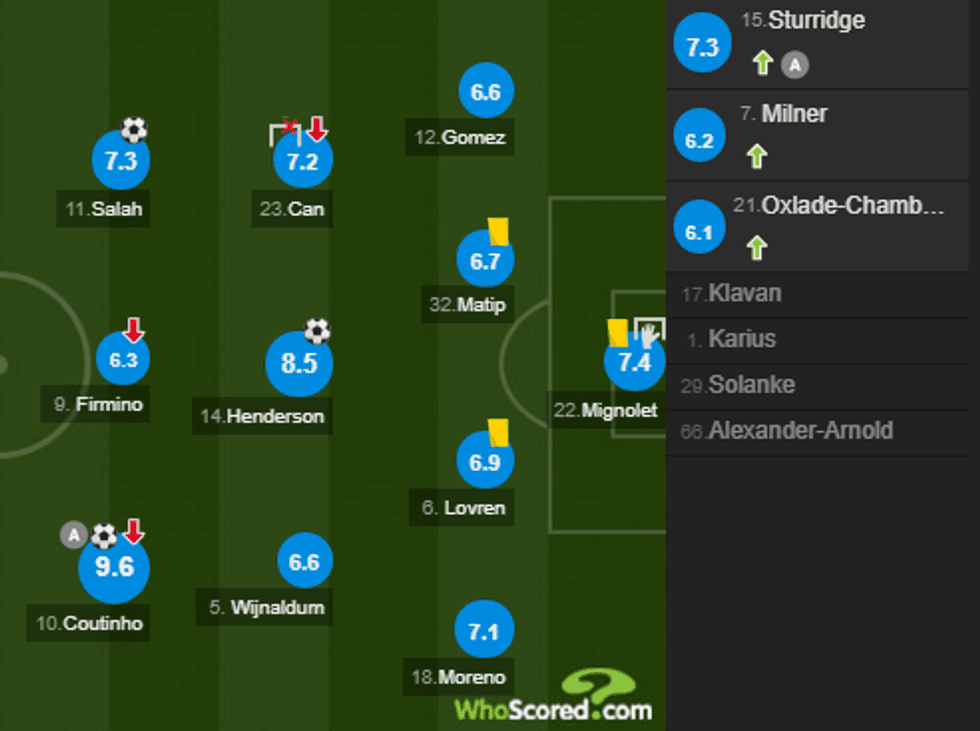Choose Moreno's 7.1 rating bubble
Screen dimensions: 980x731
coord(483,631)
